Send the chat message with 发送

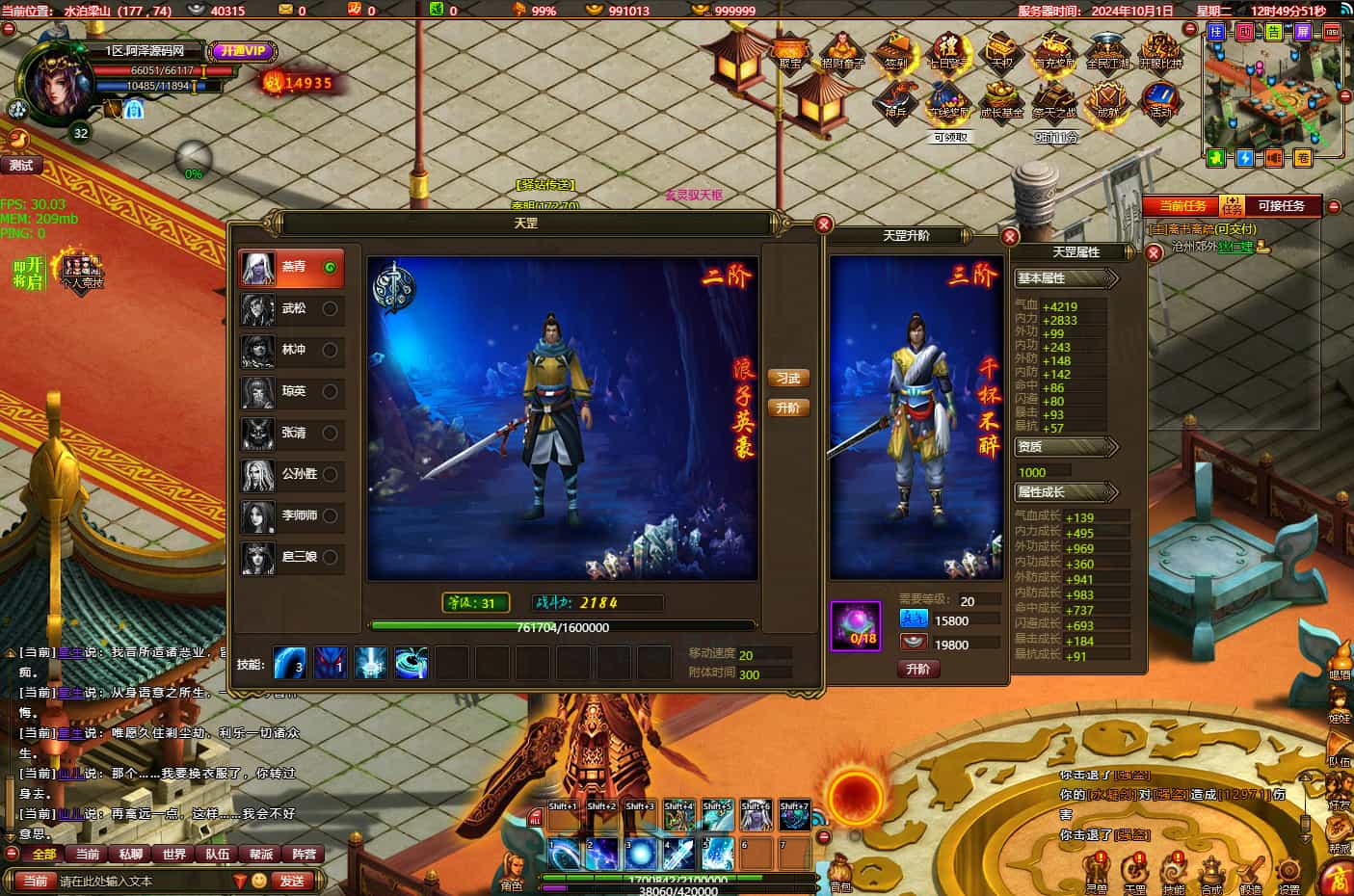[293, 881]
